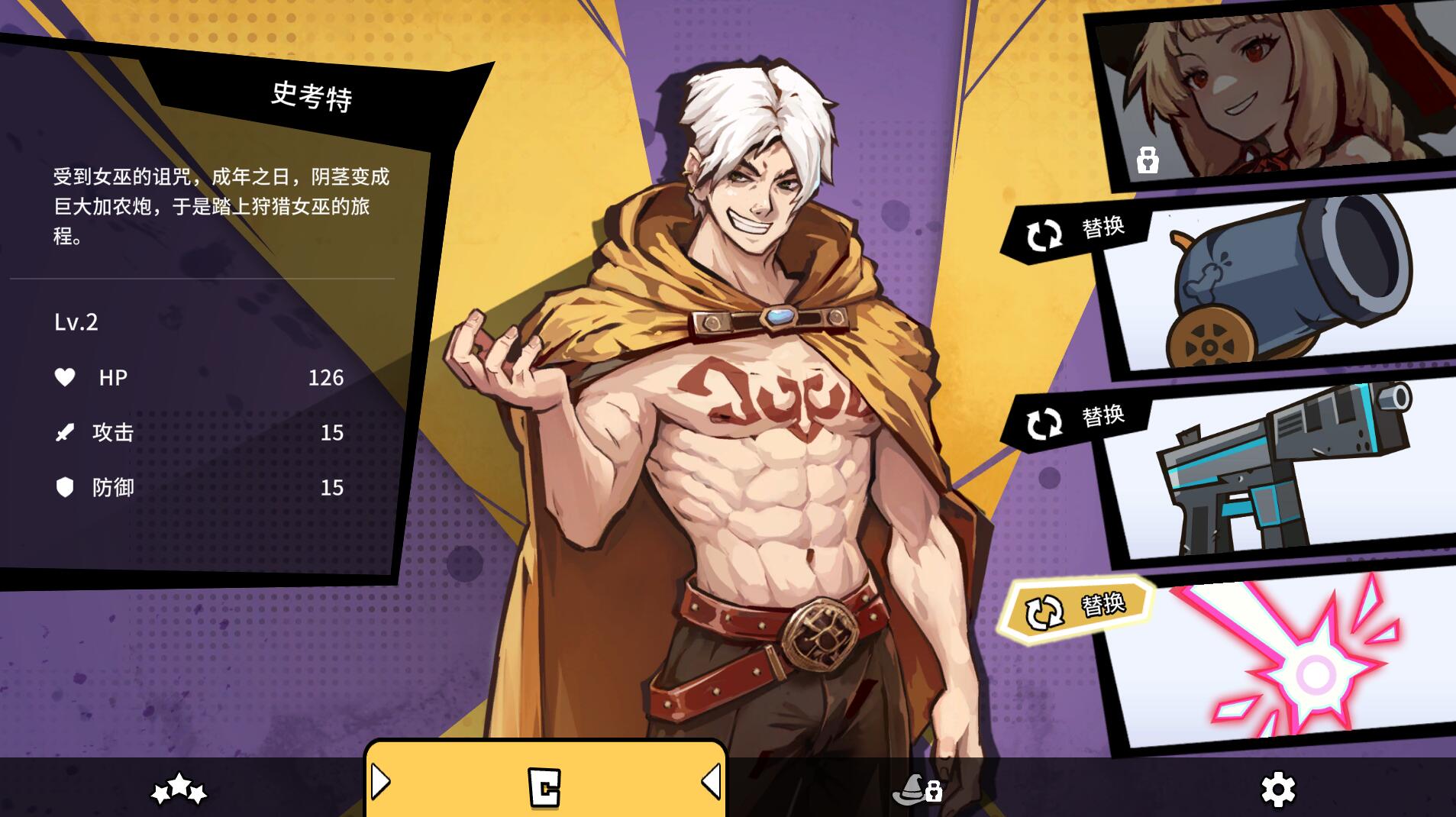This screenshot has width=1456, height=817.
Task: Click the right arrow on character tab
Action: [x=711, y=781]
